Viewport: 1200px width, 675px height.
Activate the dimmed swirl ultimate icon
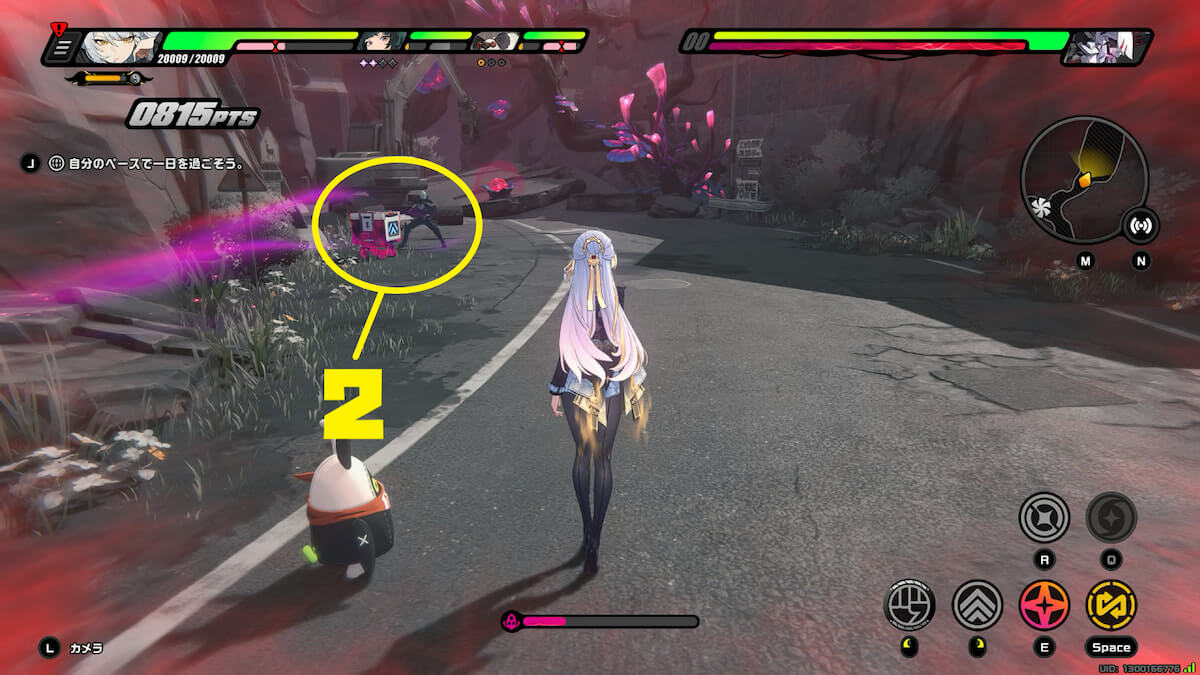click(1111, 518)
